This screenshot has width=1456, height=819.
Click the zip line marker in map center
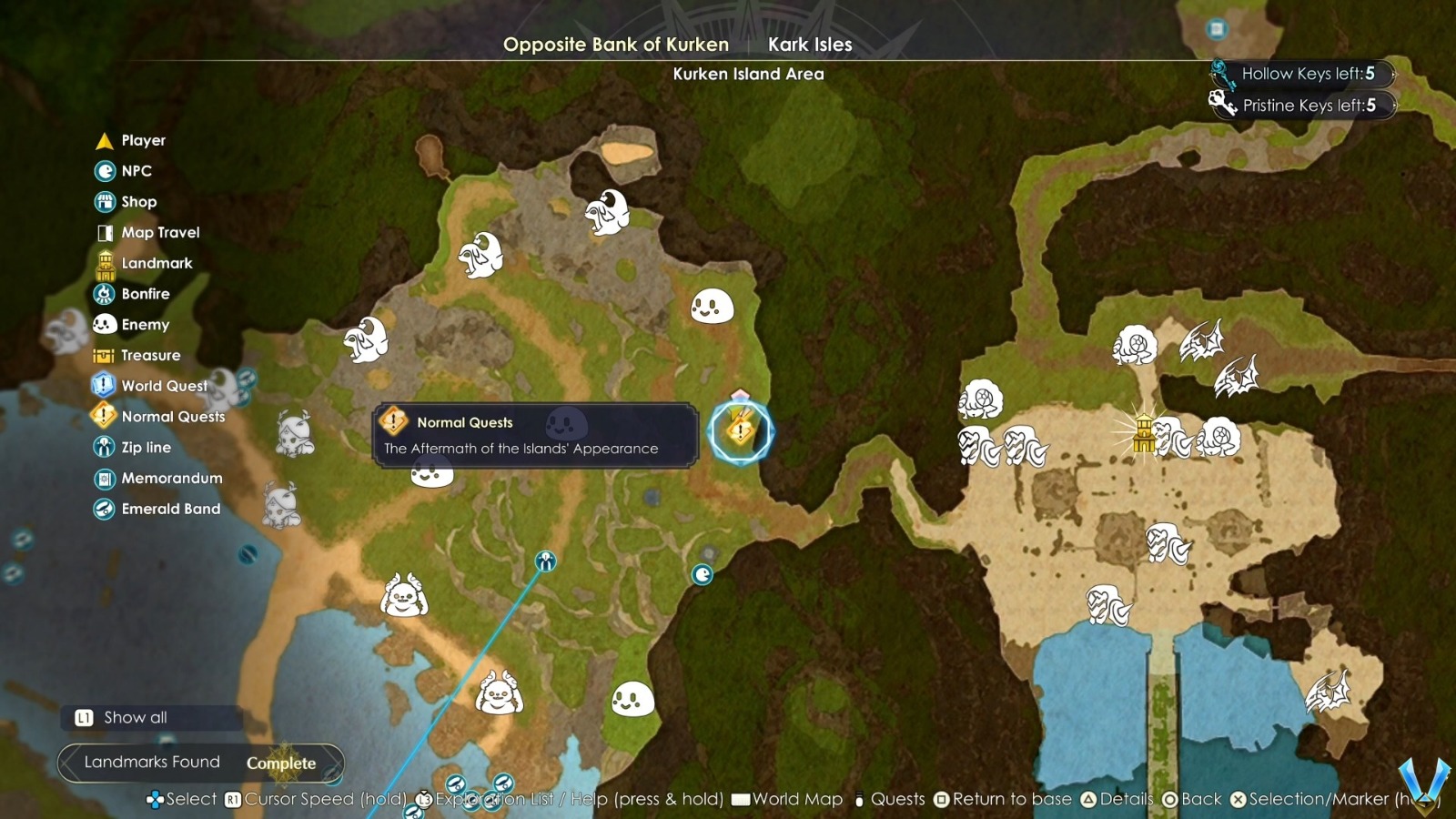pos(544,561)
